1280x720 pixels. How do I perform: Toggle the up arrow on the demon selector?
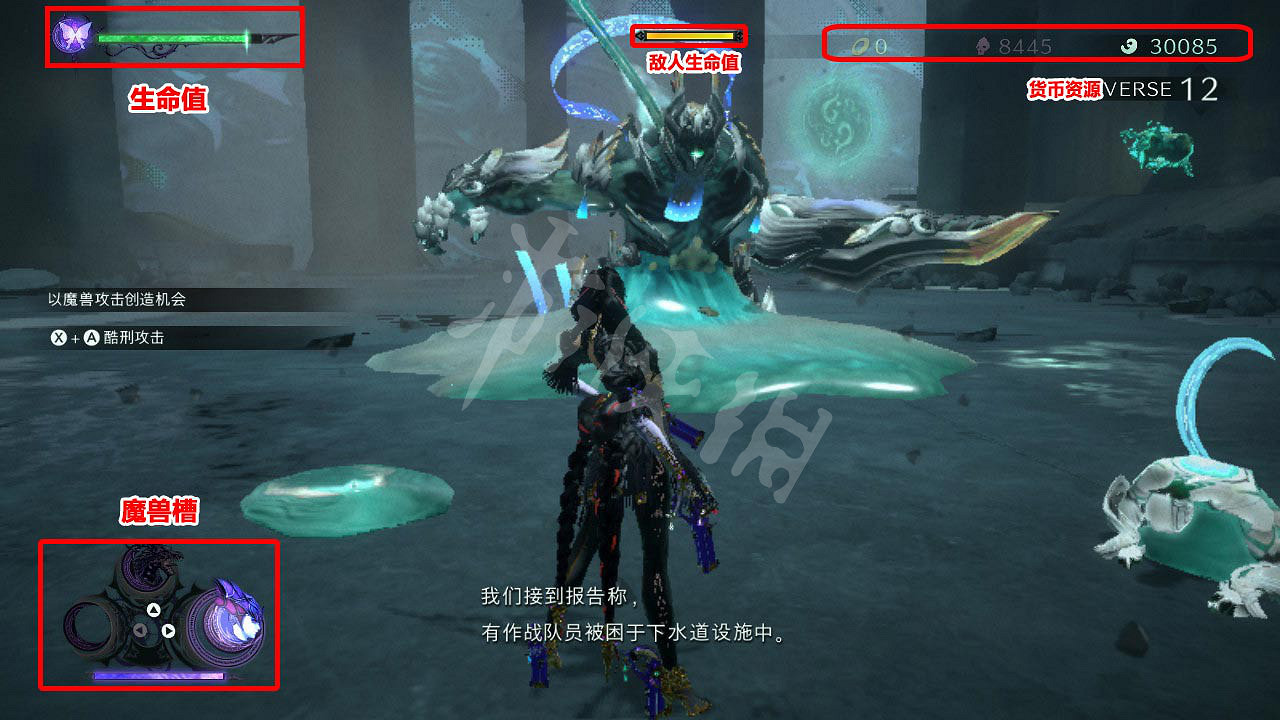coord(154,611)
